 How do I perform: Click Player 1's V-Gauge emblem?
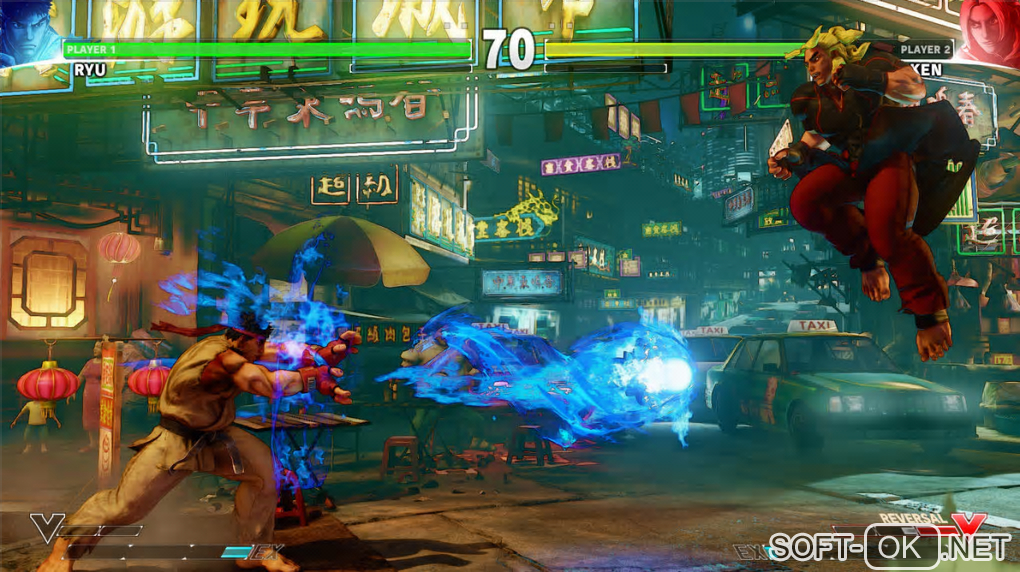pos(46,527)
